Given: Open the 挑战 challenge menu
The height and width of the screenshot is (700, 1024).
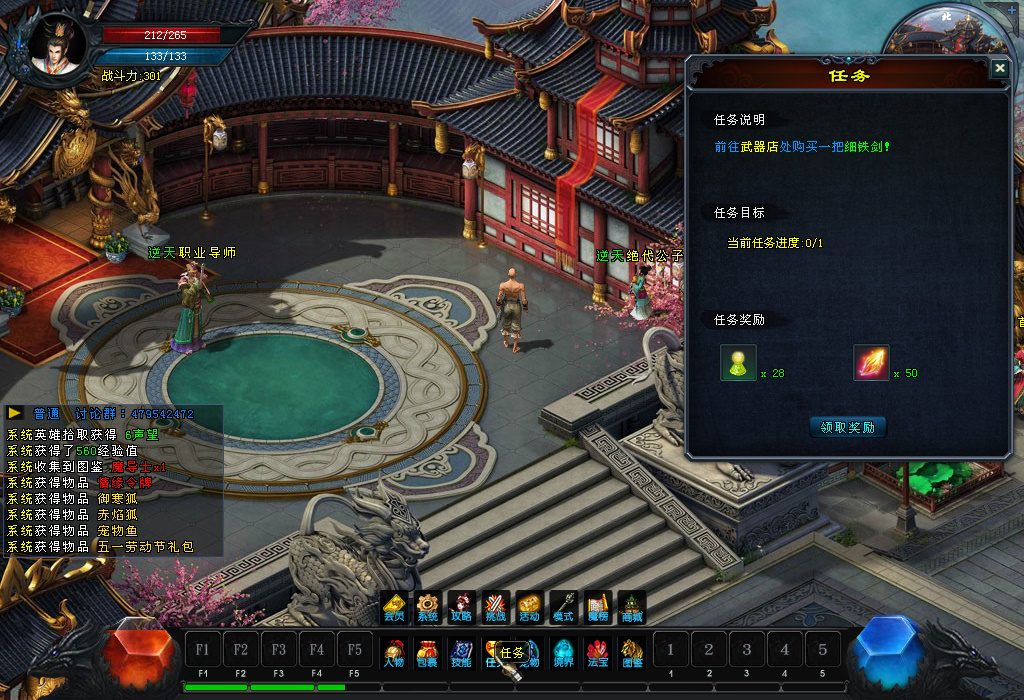Looking at the screenshot, I should 496,607.
